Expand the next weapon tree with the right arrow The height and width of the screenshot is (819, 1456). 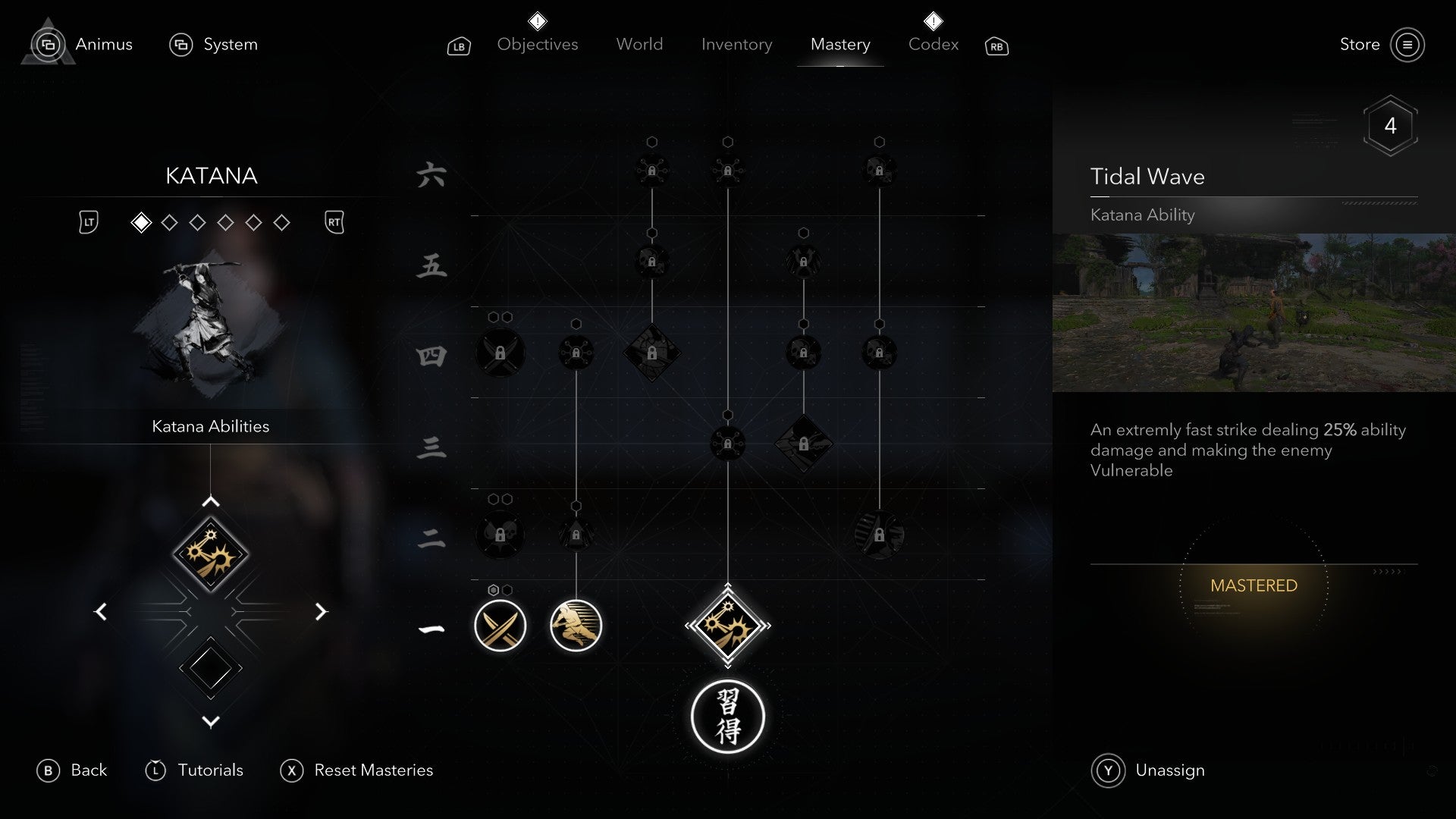coord(322,611)
